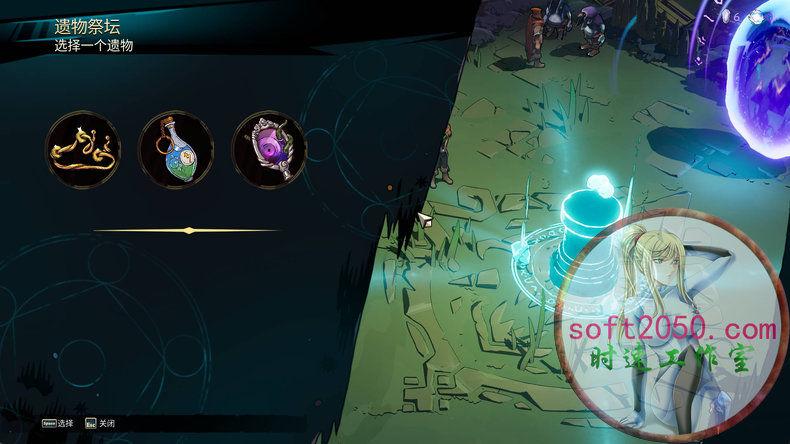The height and width of the screenshot is (444, 790).
Task: Pick the purple orb mirror relic
Action: point(269,150)
